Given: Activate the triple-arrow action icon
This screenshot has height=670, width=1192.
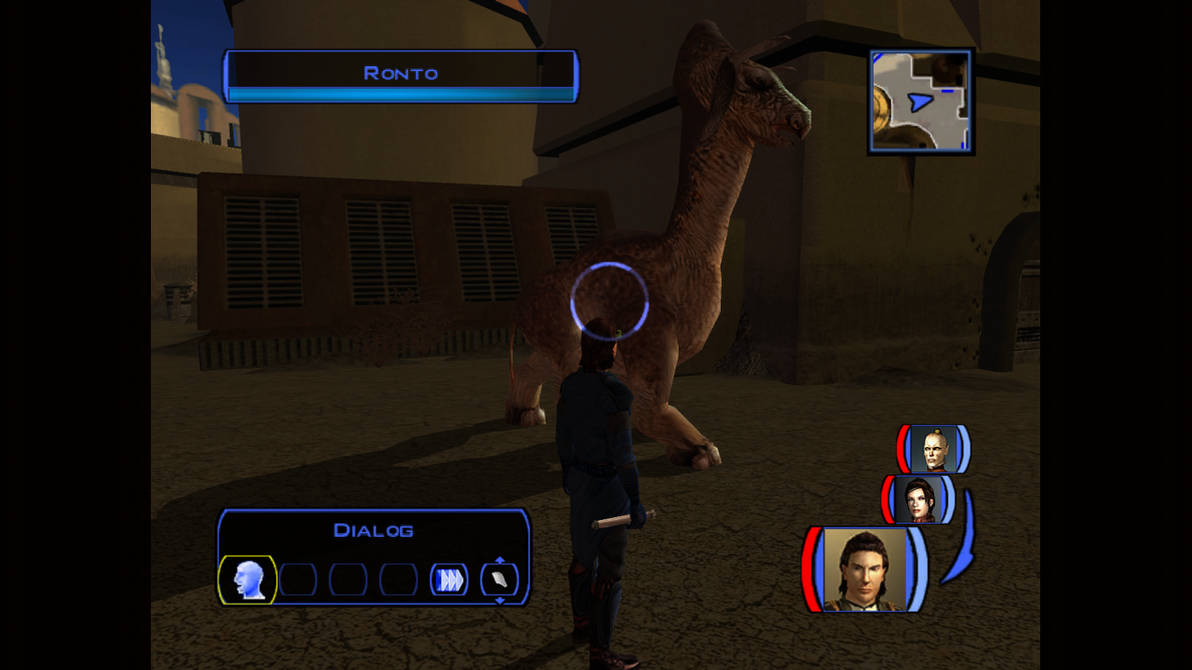Looking at the screenshot, I should [449, 580].
